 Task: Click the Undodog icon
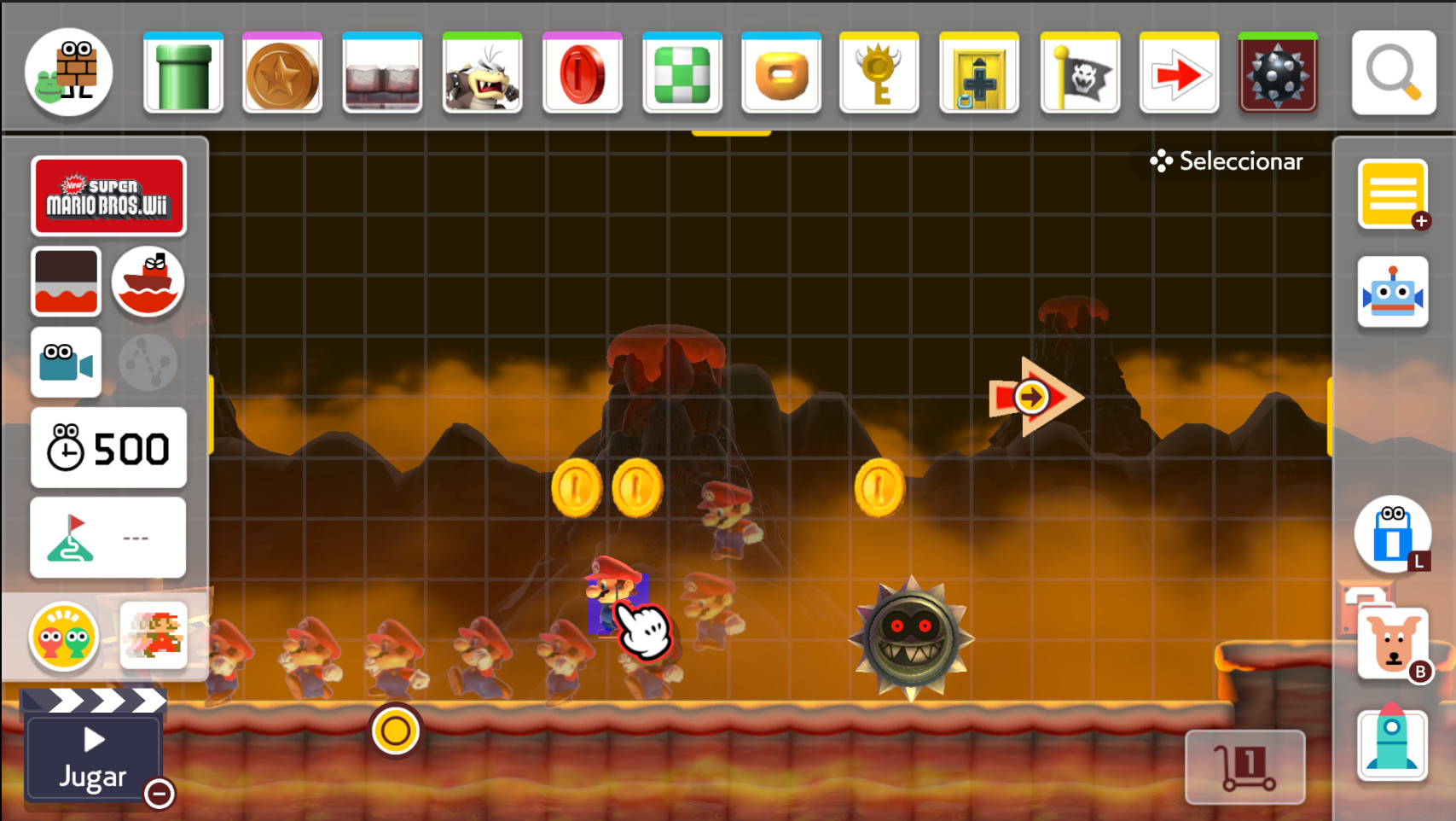1392,642
